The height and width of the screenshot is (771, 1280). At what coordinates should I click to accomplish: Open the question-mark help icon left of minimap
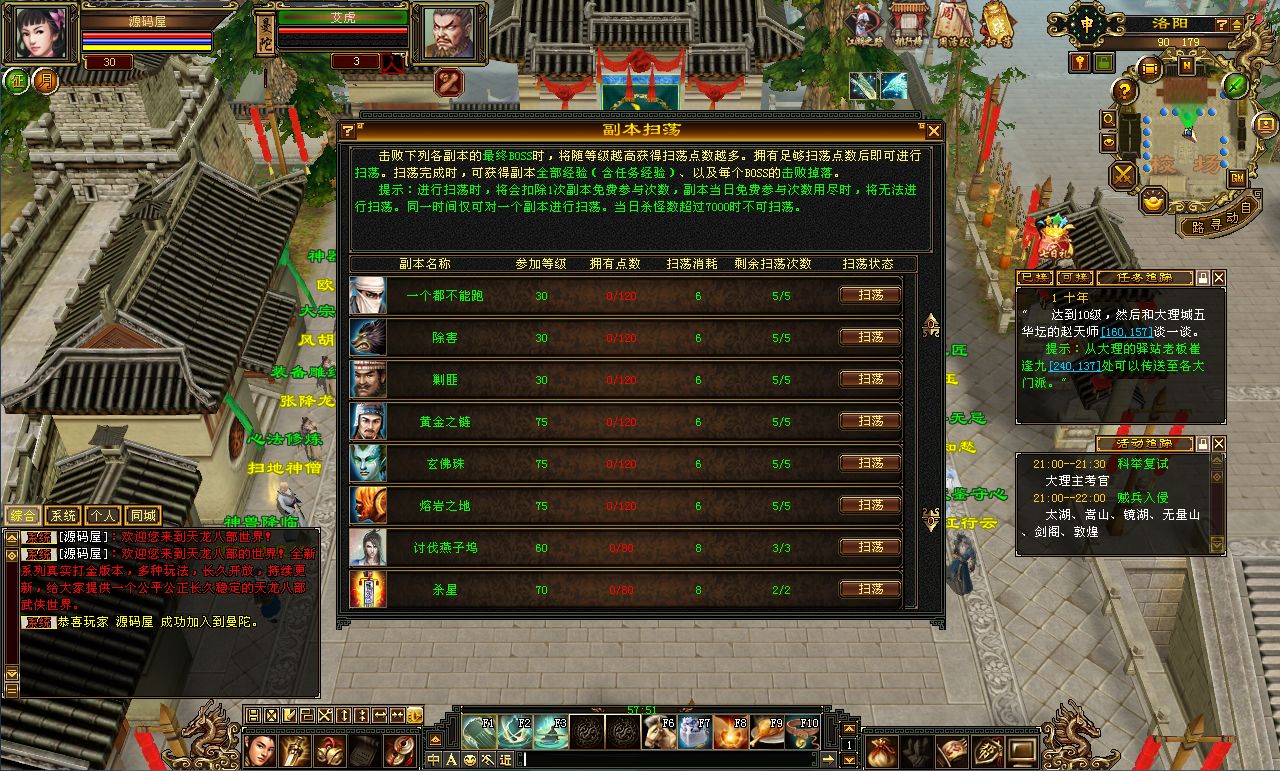1124,90
